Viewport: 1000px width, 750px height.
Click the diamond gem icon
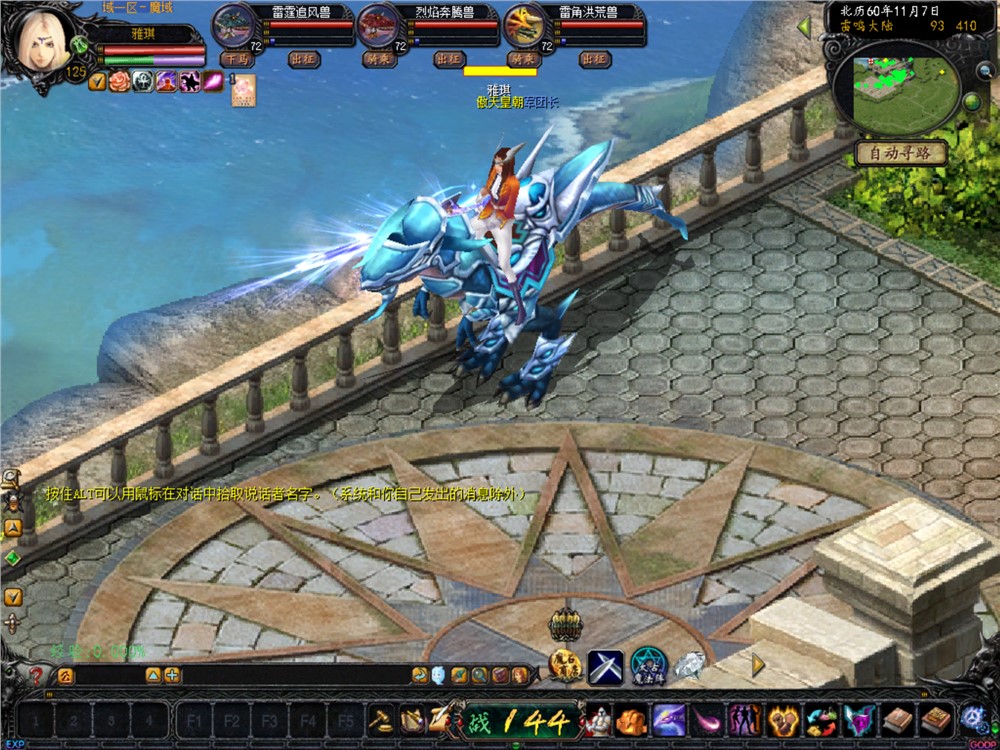click(x=689, y=665)
